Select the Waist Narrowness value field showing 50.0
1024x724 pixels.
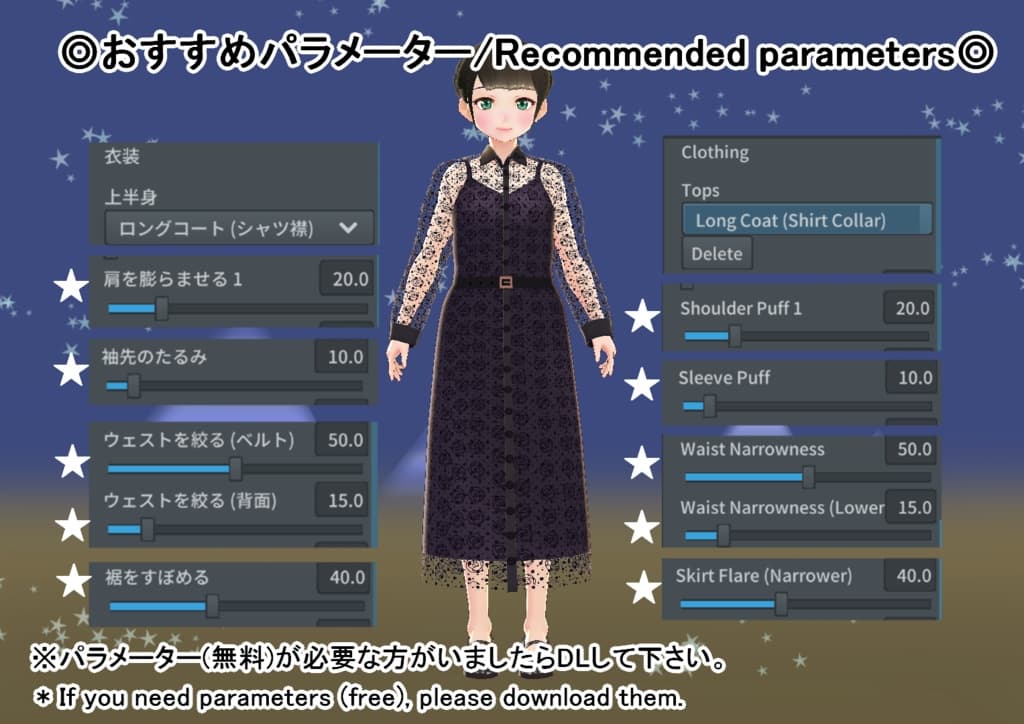click(x=911, y=450)
